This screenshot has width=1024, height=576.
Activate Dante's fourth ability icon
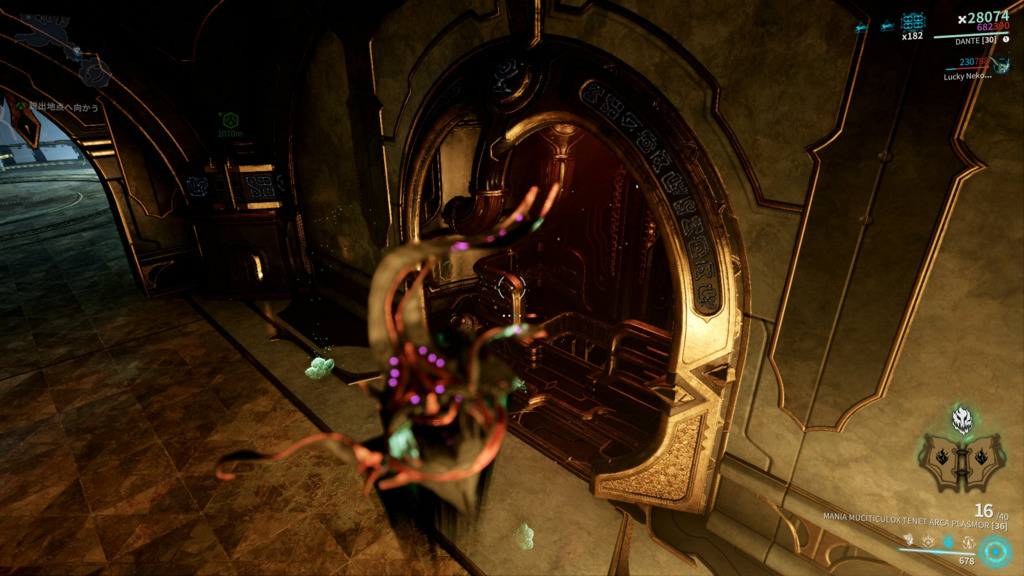969,541
